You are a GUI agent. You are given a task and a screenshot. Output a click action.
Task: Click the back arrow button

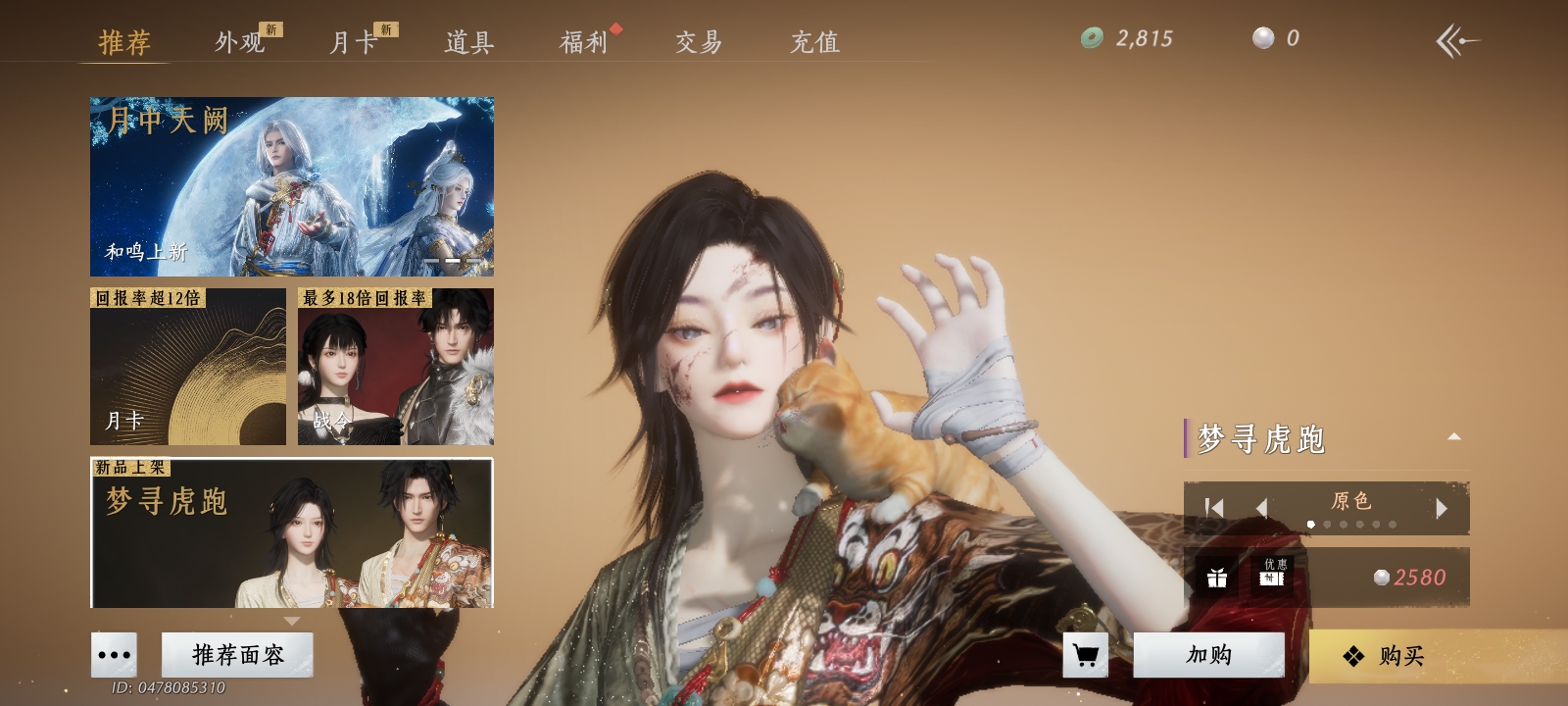1457,41
